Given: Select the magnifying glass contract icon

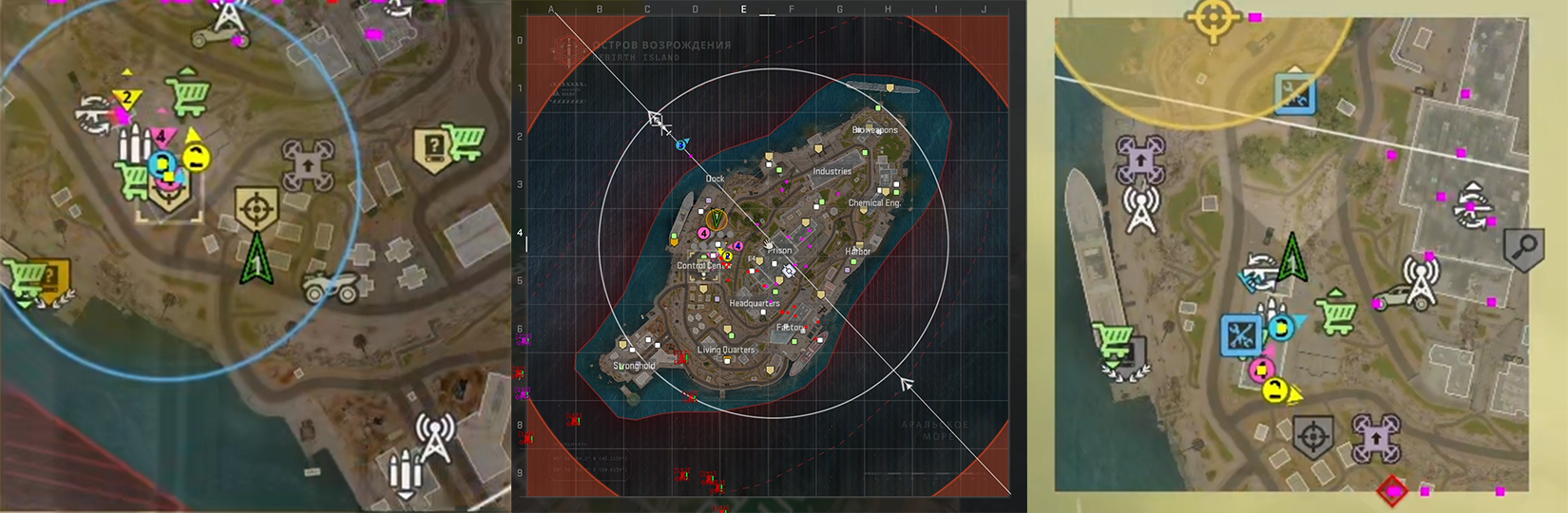Looking at the screenshot, I should click(1523, 249).
